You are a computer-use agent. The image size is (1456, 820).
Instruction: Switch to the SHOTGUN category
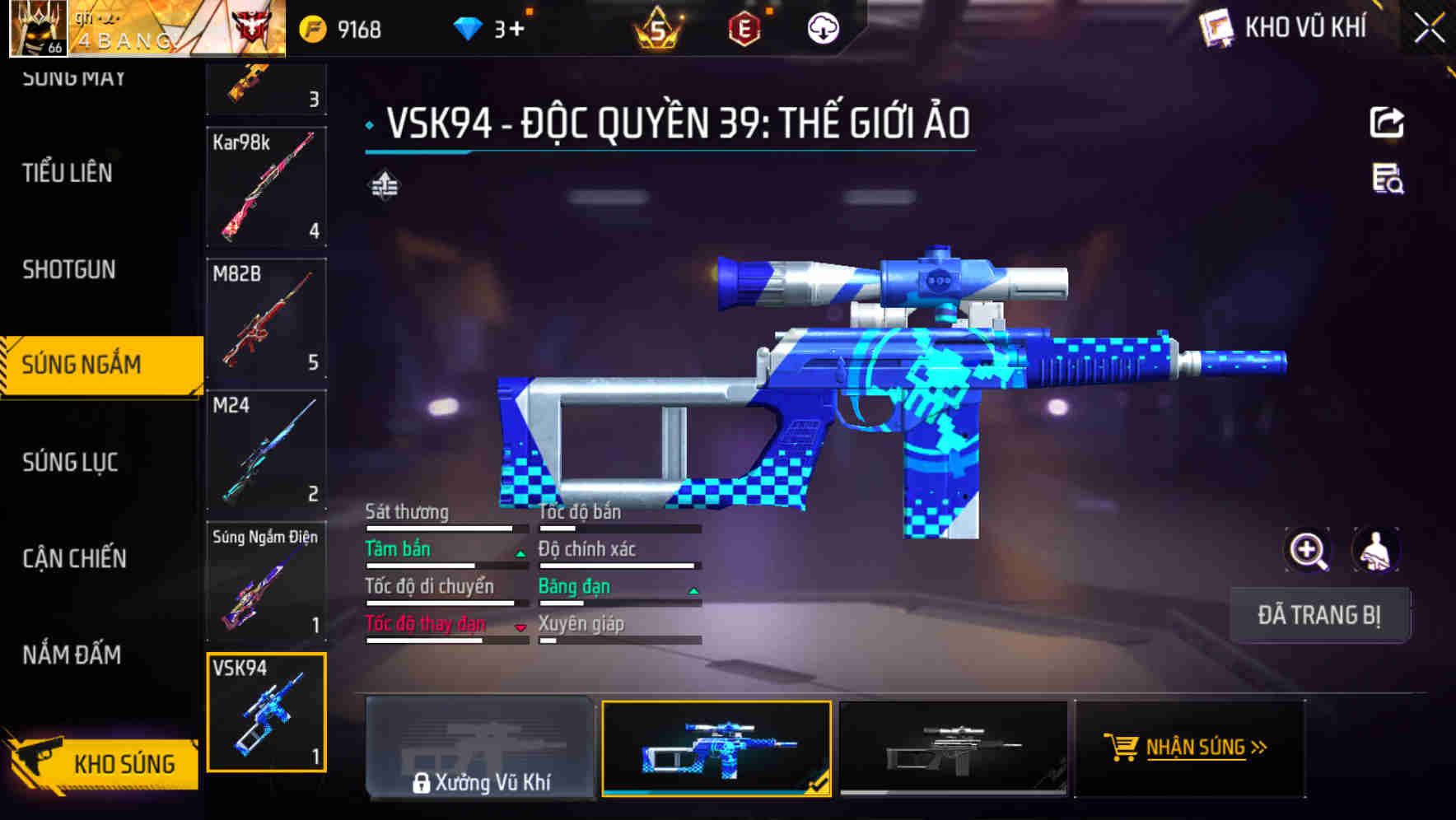click(69, 270)
